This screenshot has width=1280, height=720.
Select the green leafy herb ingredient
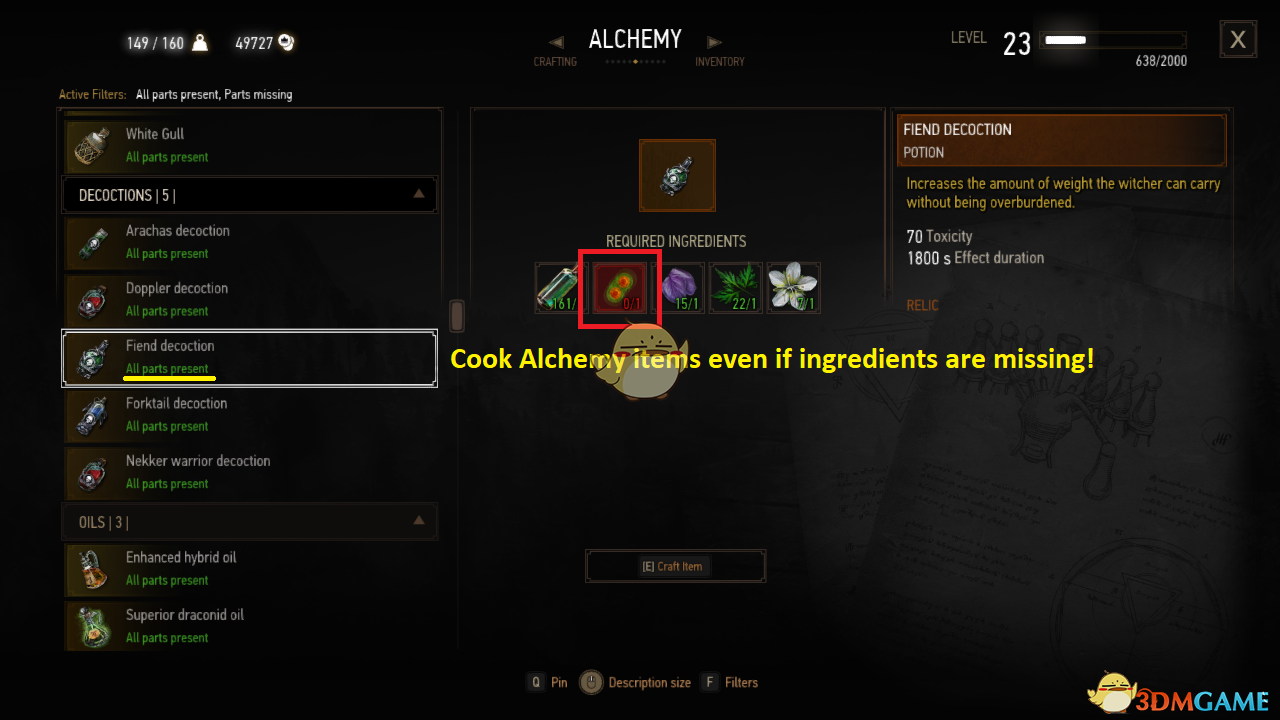736,288
